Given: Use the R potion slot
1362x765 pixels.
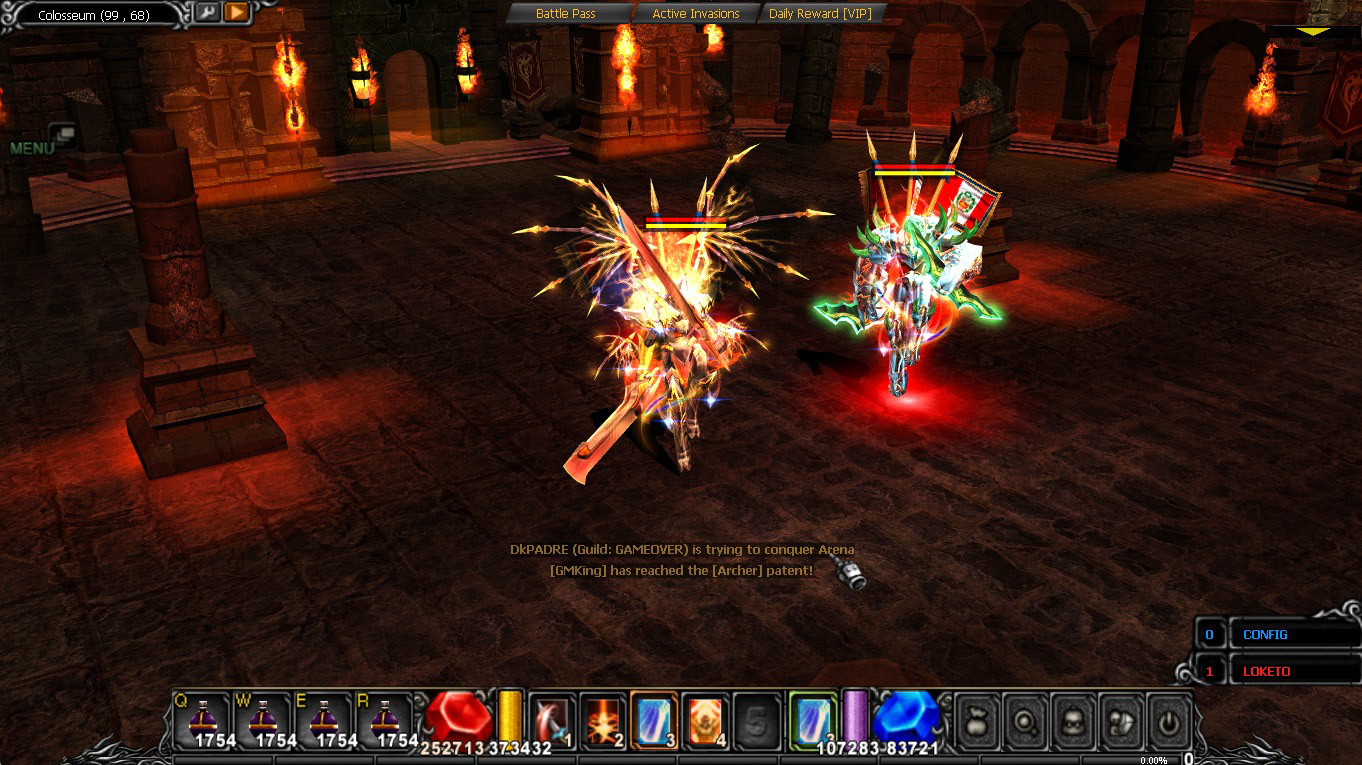Looking at the screenshot, I should coord(385,719).
